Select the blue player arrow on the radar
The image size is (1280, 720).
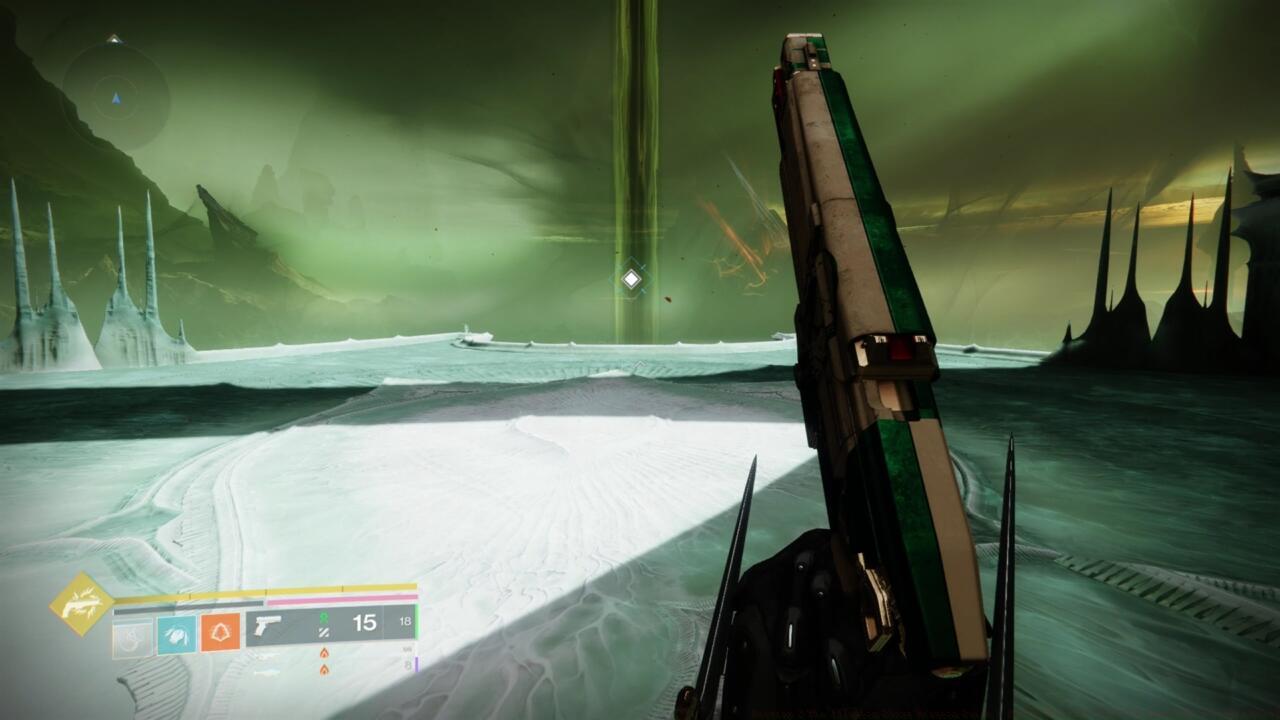[x=117, y=98]
